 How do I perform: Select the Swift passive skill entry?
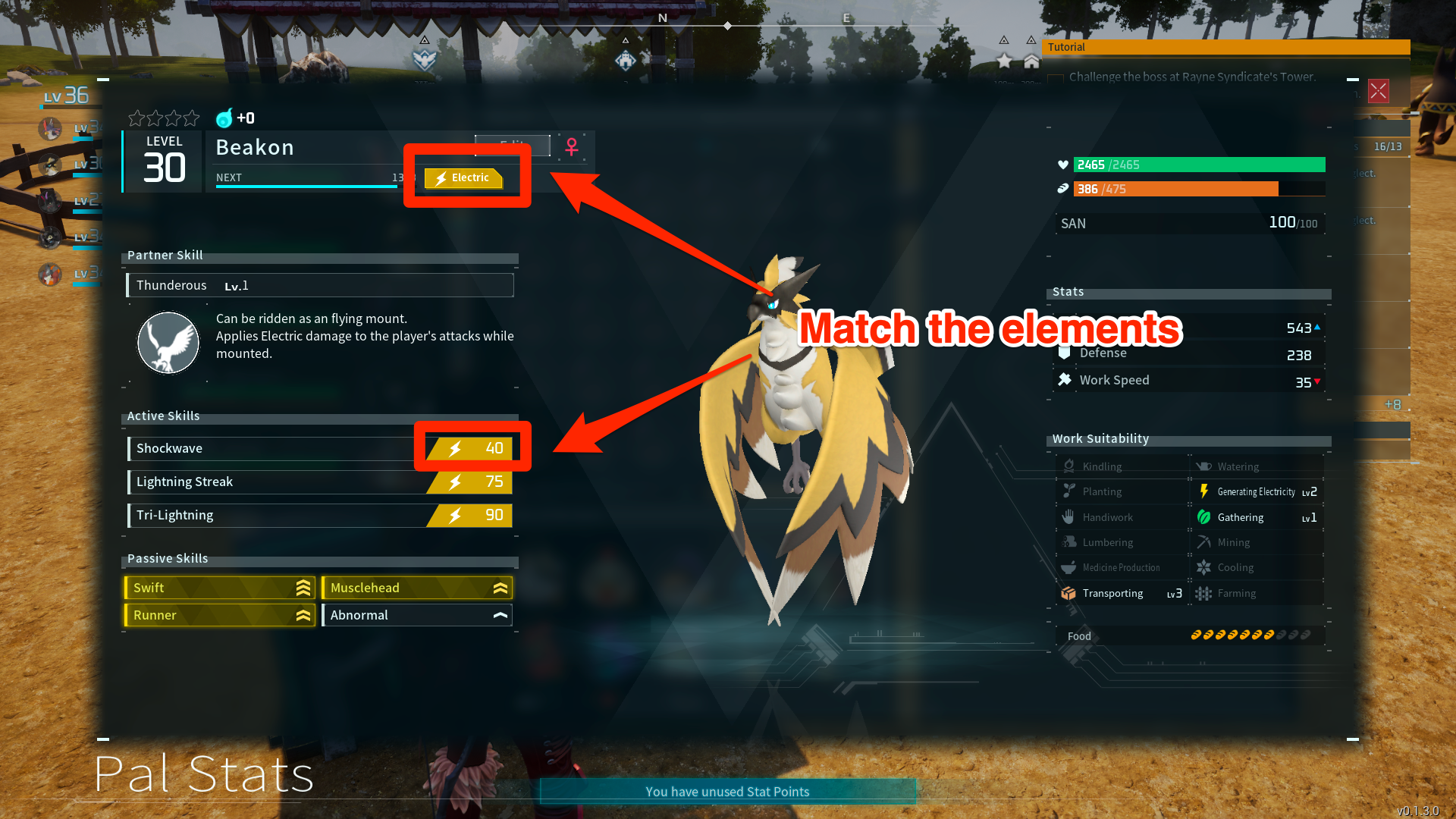pyautogui.click(x=218, y=587)
